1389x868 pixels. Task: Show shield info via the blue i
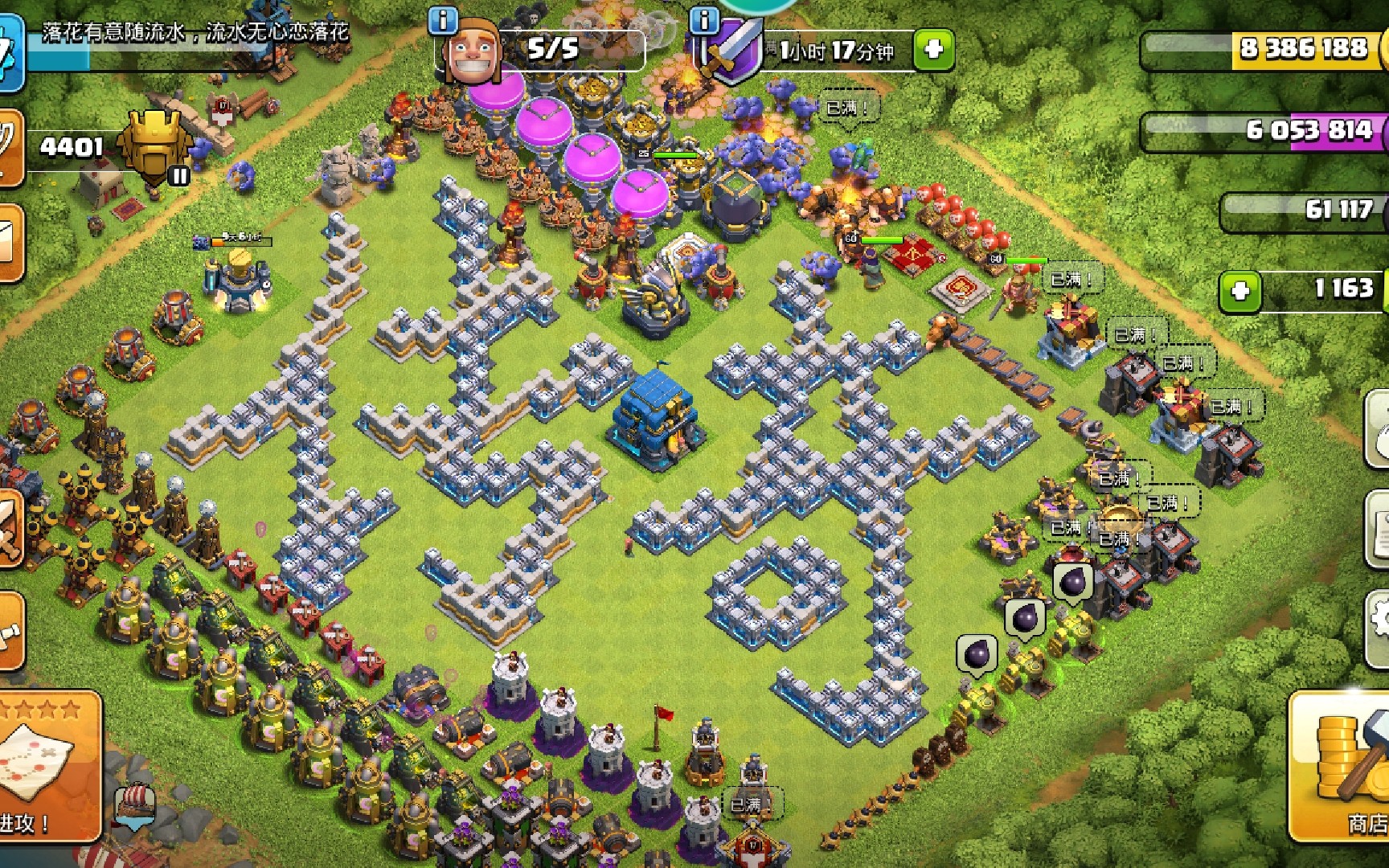tap(704, 20)
